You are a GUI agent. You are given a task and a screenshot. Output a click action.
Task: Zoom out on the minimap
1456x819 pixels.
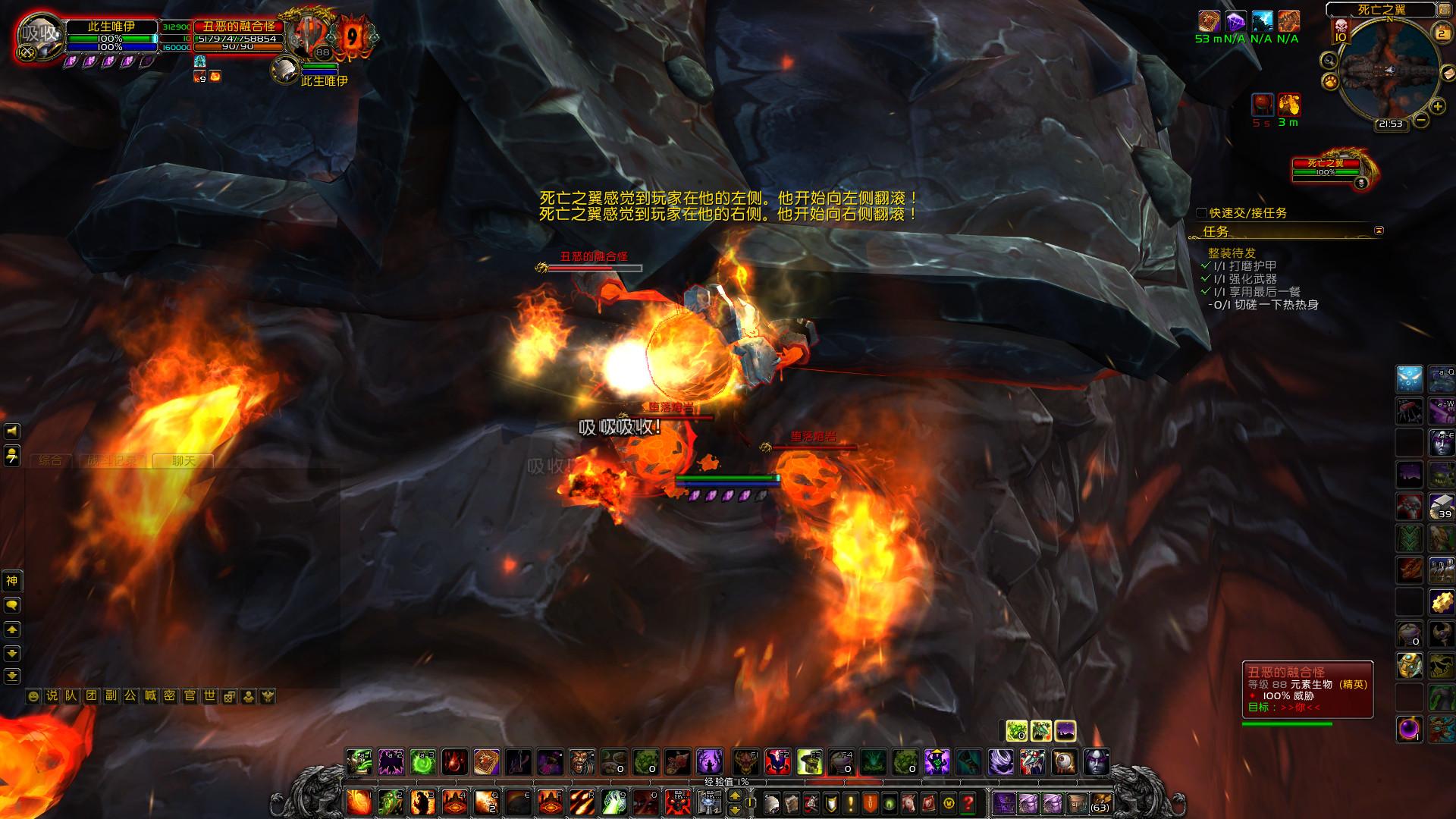click(1422, 120)
